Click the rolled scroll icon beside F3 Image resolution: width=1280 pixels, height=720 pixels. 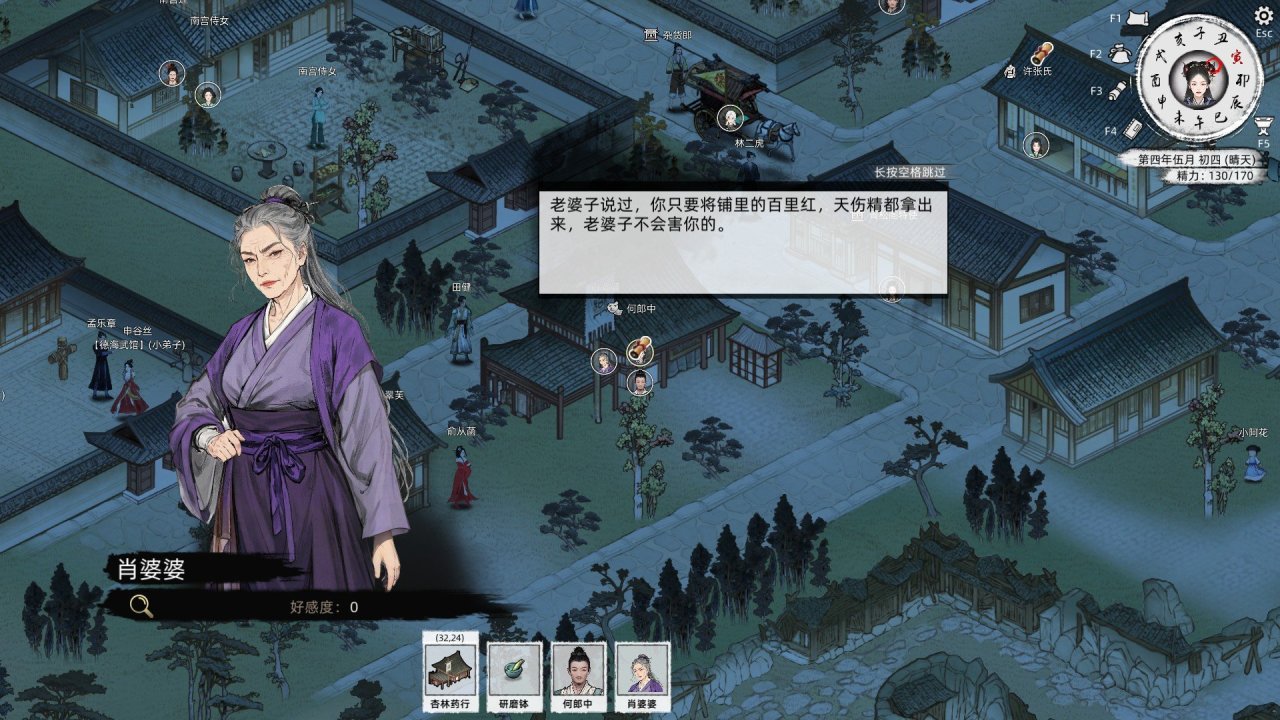coord(1118,91)
